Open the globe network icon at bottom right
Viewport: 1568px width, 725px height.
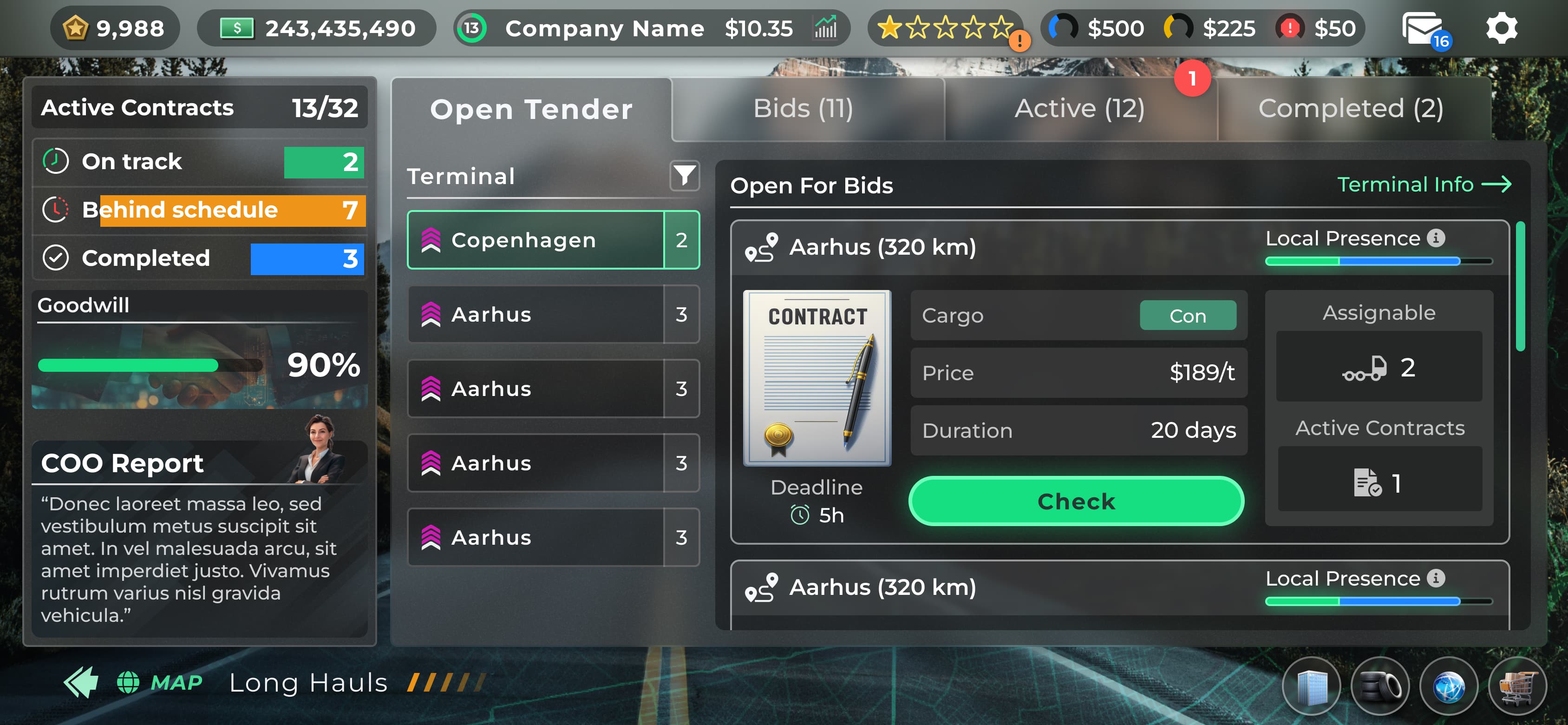pos(1449,685)
